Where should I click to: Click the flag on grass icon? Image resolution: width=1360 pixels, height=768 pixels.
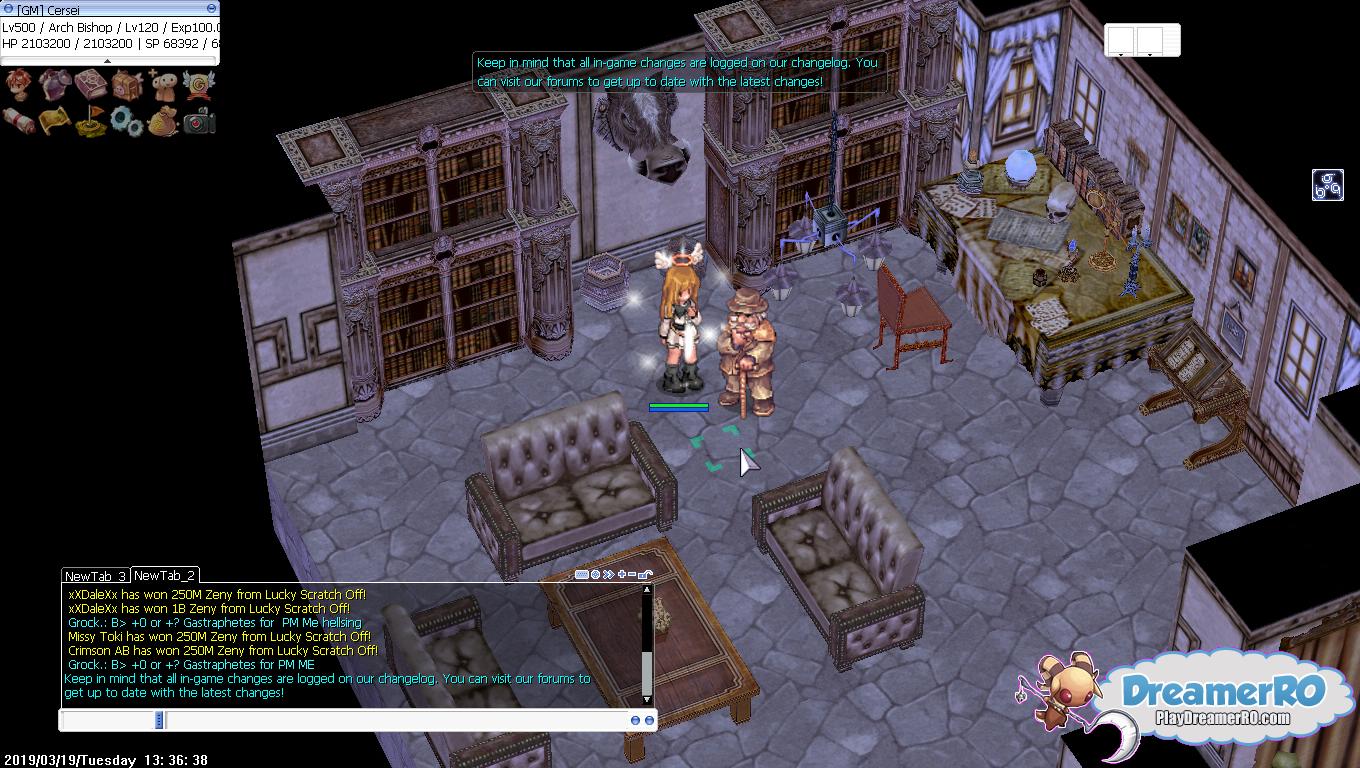[x=90, y=121]
